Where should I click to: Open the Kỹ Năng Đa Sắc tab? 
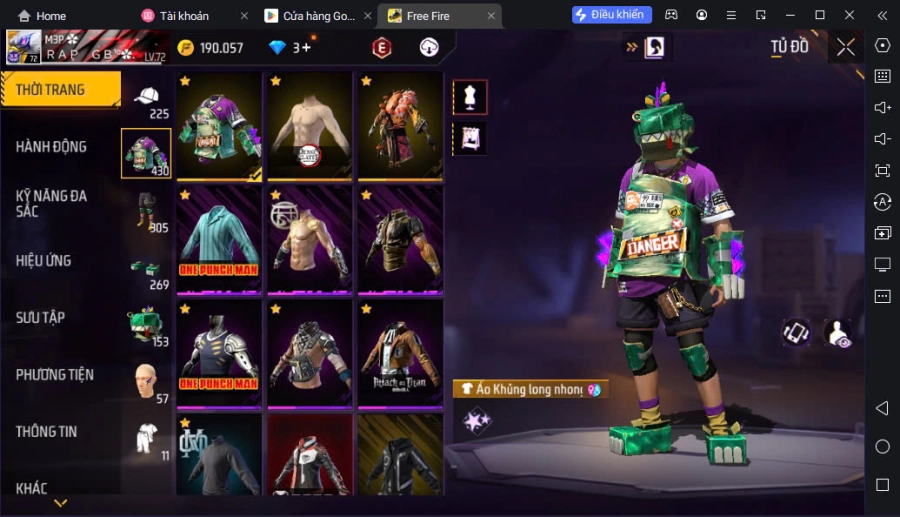tap(51, 203)
